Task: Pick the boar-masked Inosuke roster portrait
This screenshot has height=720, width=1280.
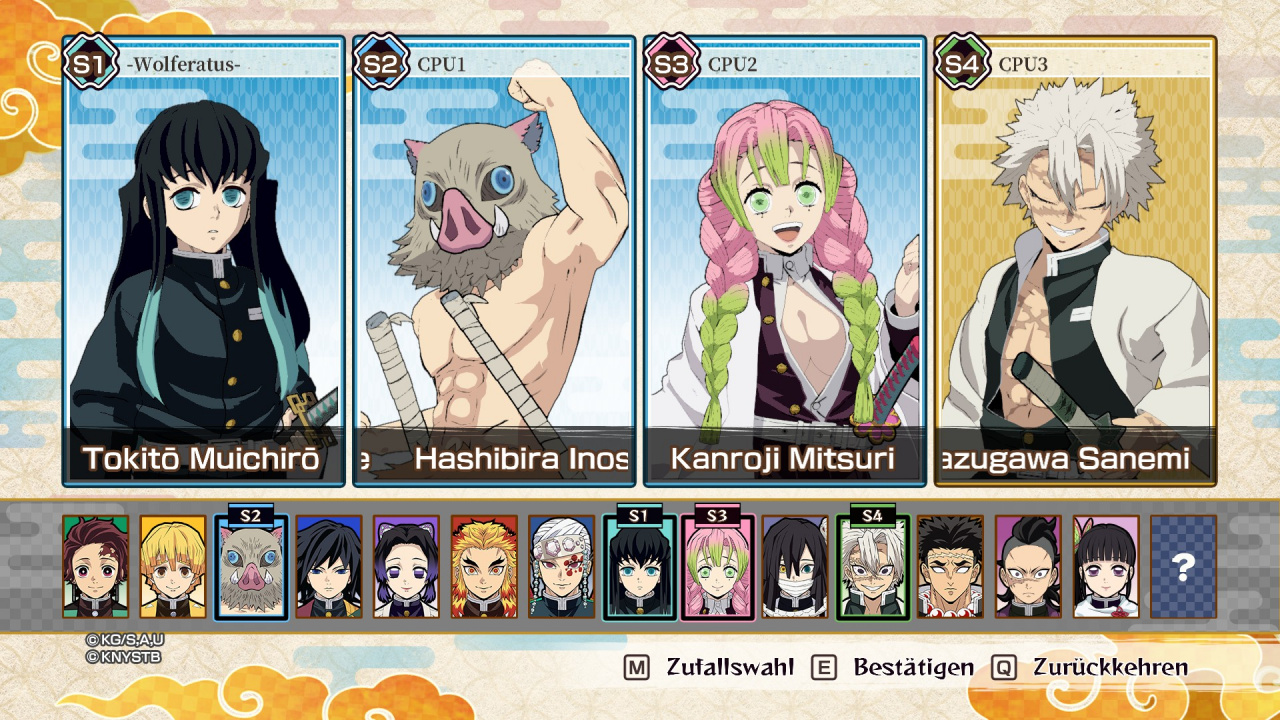Action: [x=251, y=568]
